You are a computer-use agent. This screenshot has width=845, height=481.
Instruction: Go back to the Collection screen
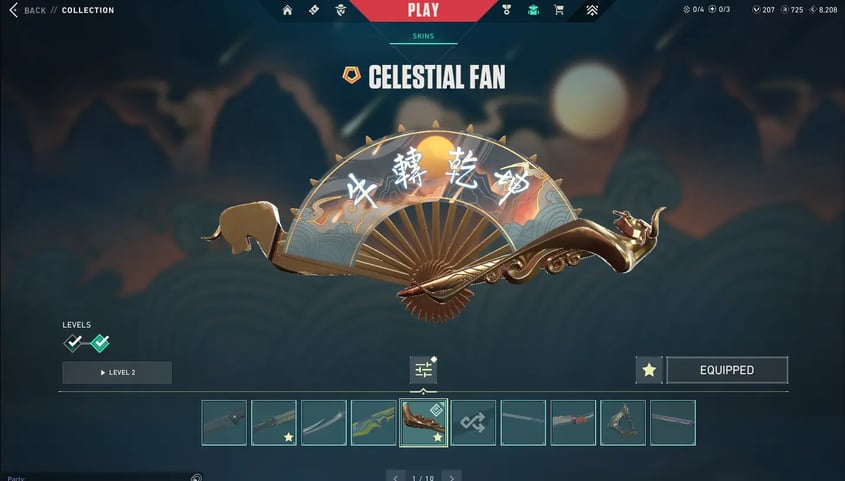tap(28, 10)
